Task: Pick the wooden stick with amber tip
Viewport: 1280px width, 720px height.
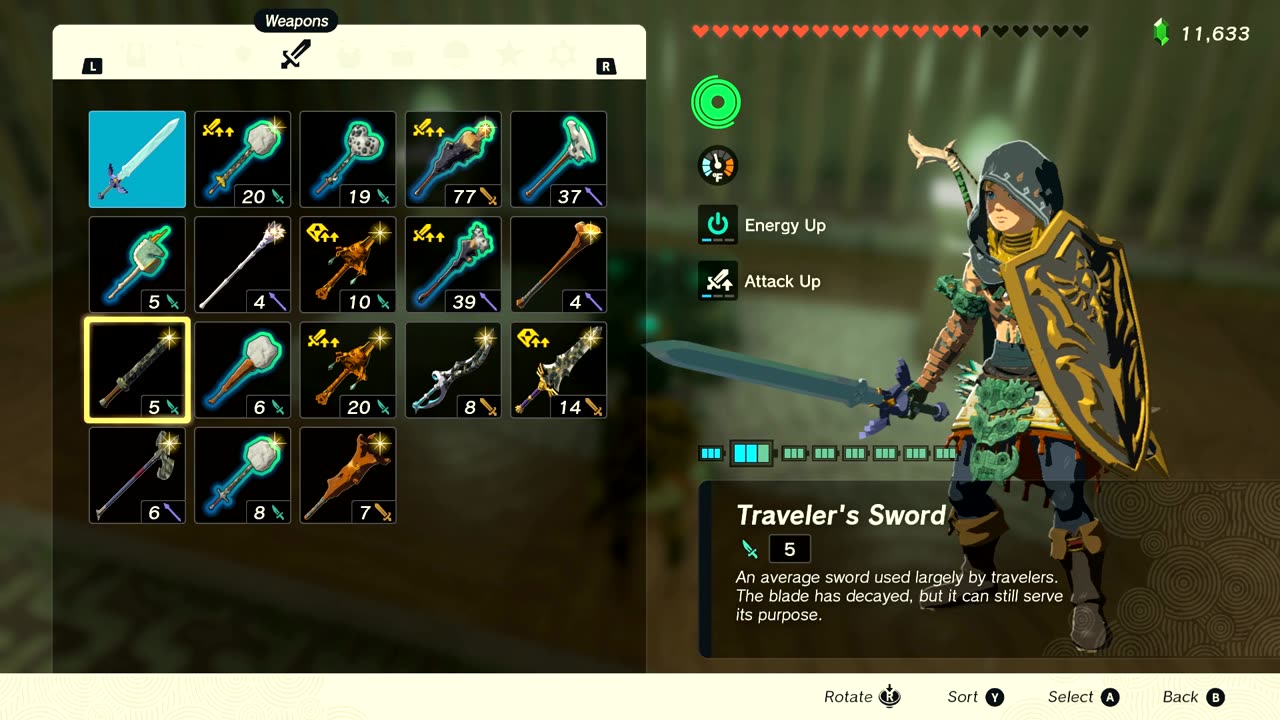Action: click(559, 265)
